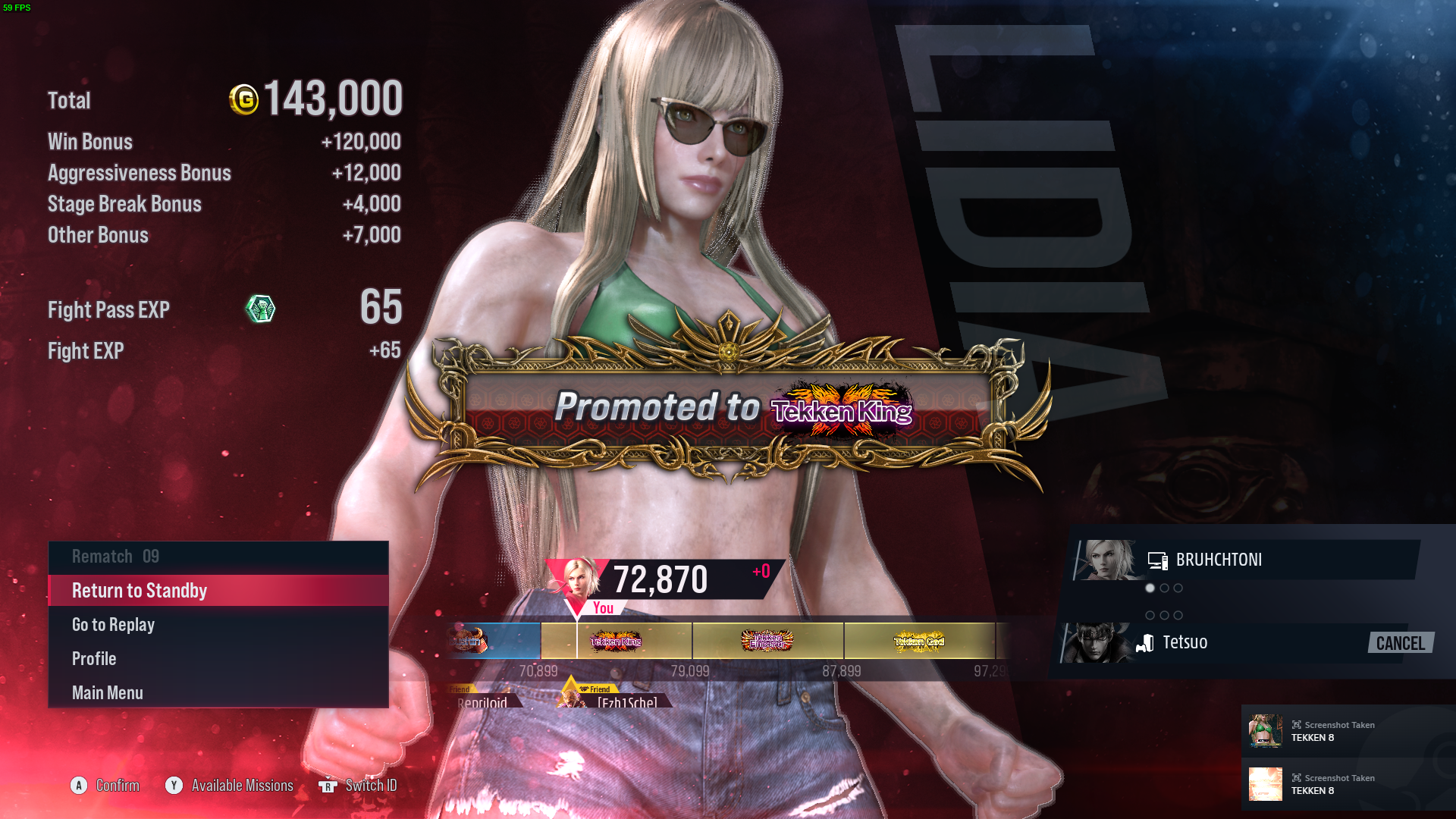Open Go to Replay from the menu

coord(113,624)
